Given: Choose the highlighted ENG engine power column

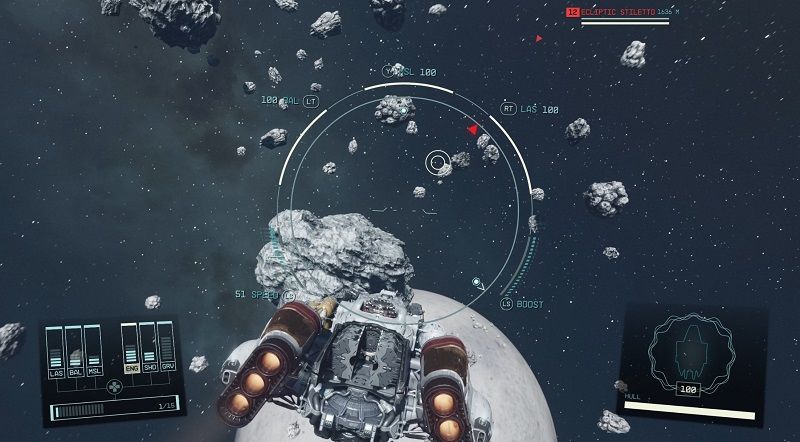Looking at the screenshot, I should pyautogui.click(x=130, y=349).
